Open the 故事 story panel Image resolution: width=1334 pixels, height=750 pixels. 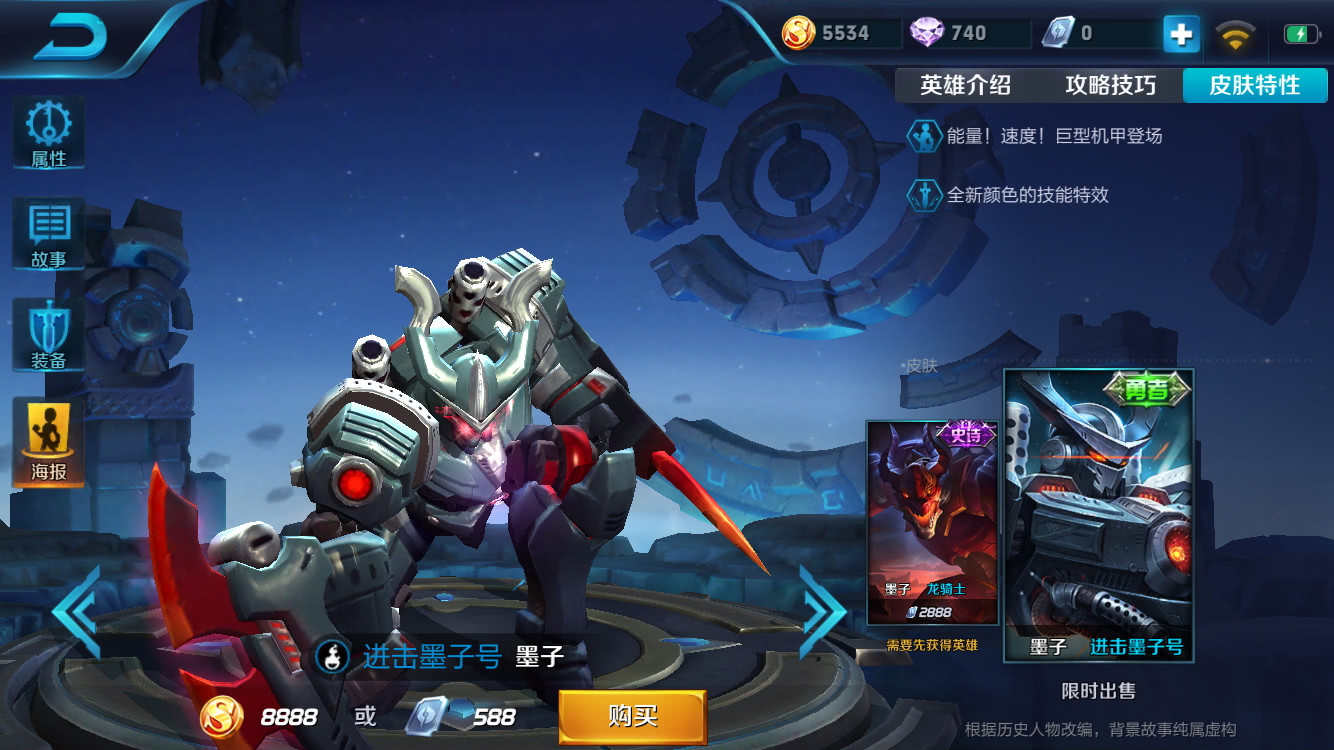point(48,234)
